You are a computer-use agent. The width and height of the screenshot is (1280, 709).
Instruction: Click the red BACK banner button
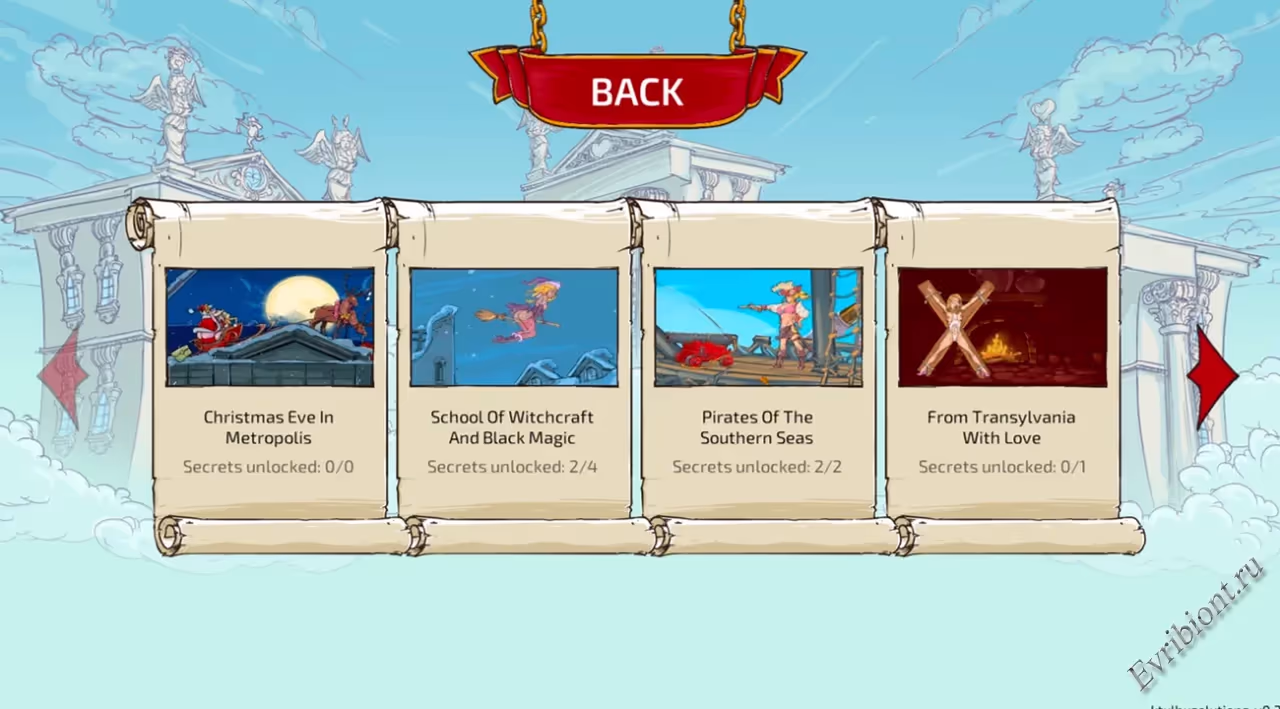(x=637, y=90)
